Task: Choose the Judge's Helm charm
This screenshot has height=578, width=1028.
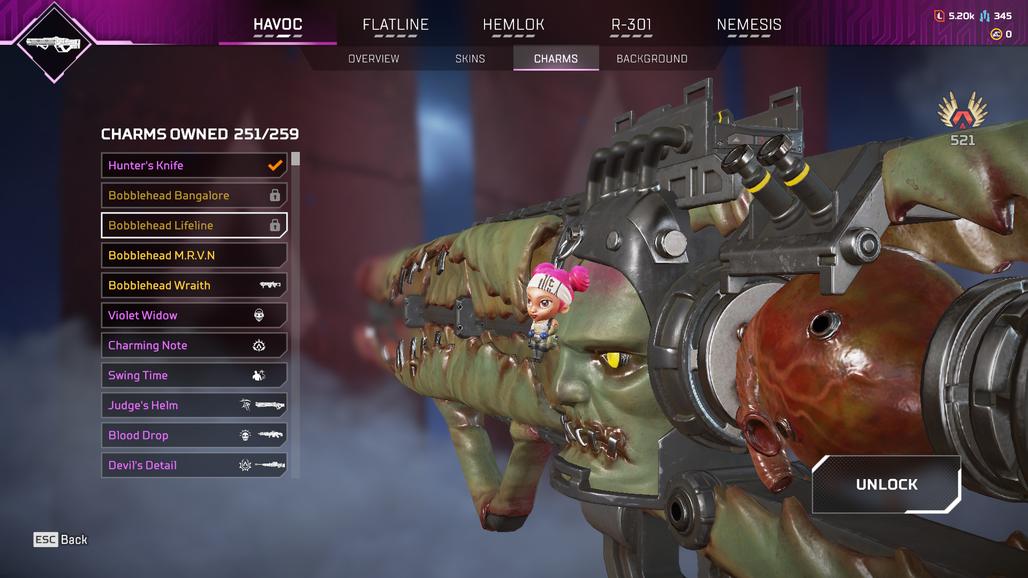Action: tap(194, 405)
